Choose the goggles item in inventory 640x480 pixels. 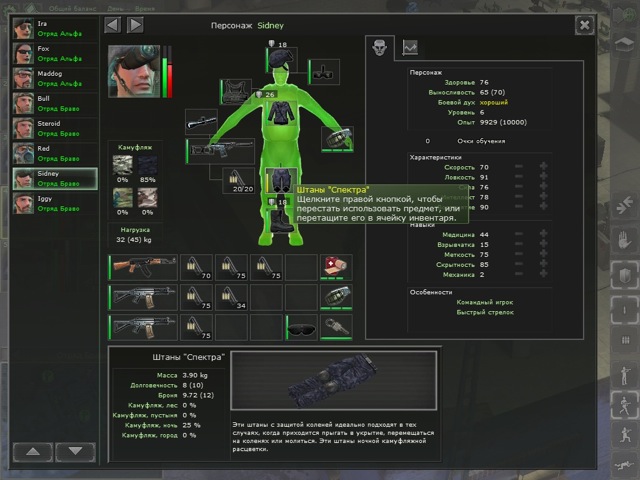pos(299,327)
